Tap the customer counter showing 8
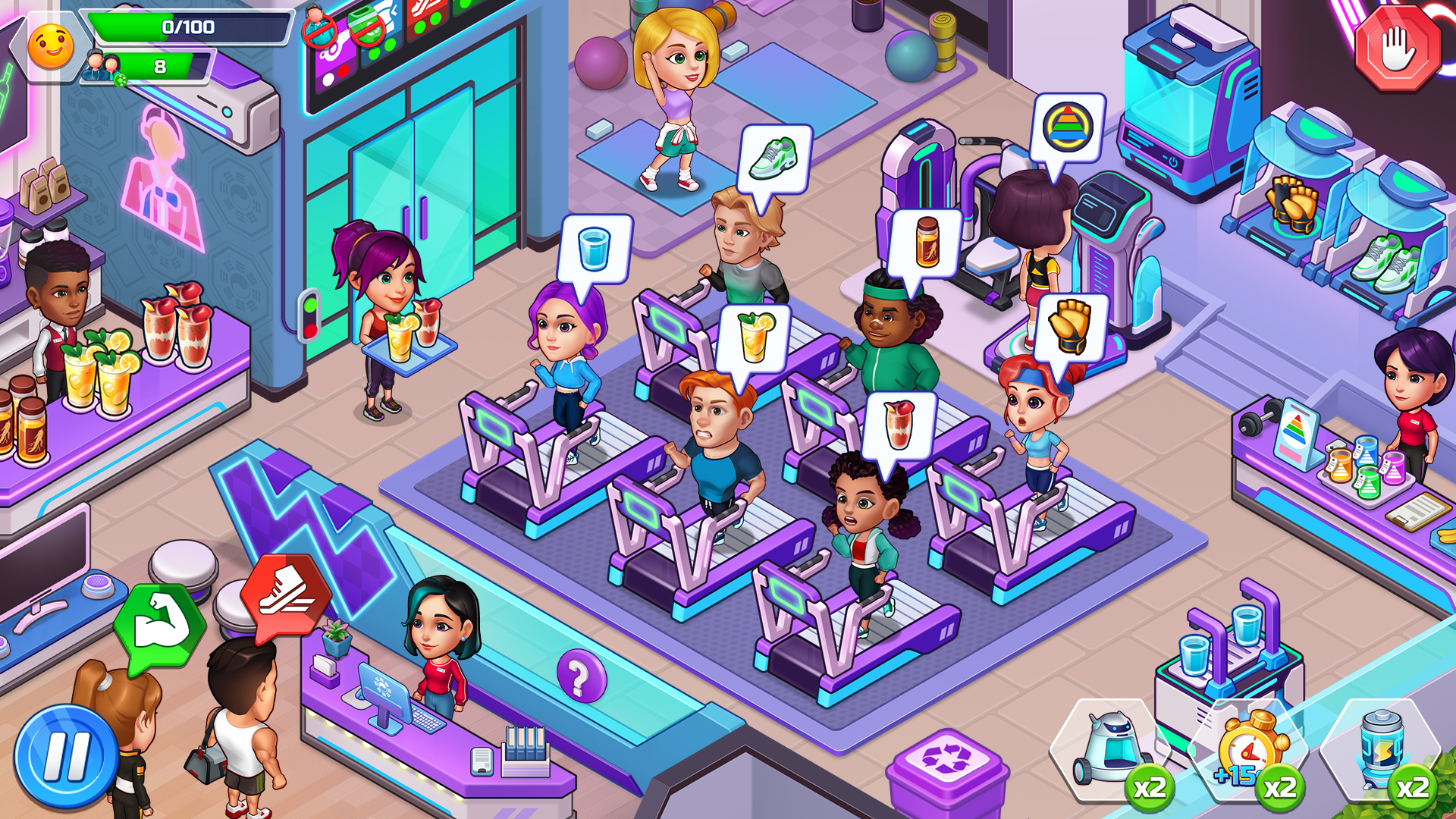This screenshot has height=819, width=1456. (x=159, y=67)
